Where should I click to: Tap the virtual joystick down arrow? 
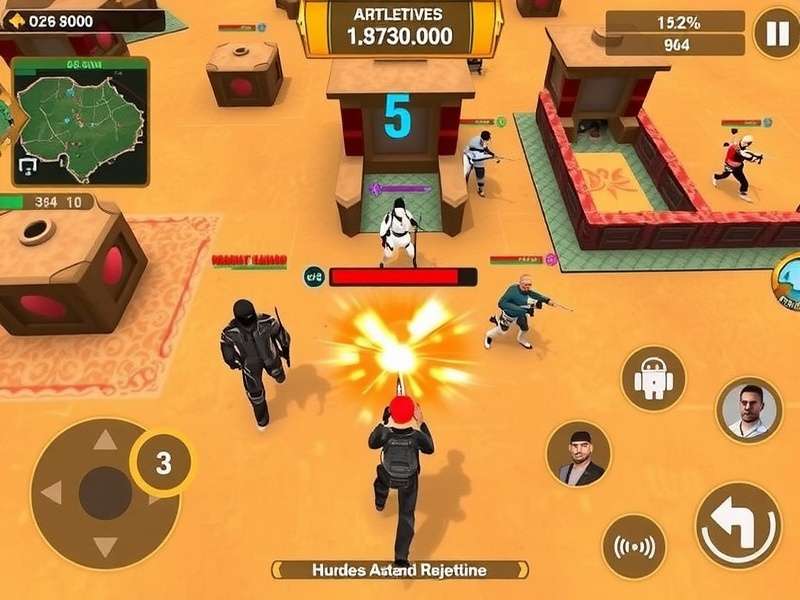(x=104, y=545)
